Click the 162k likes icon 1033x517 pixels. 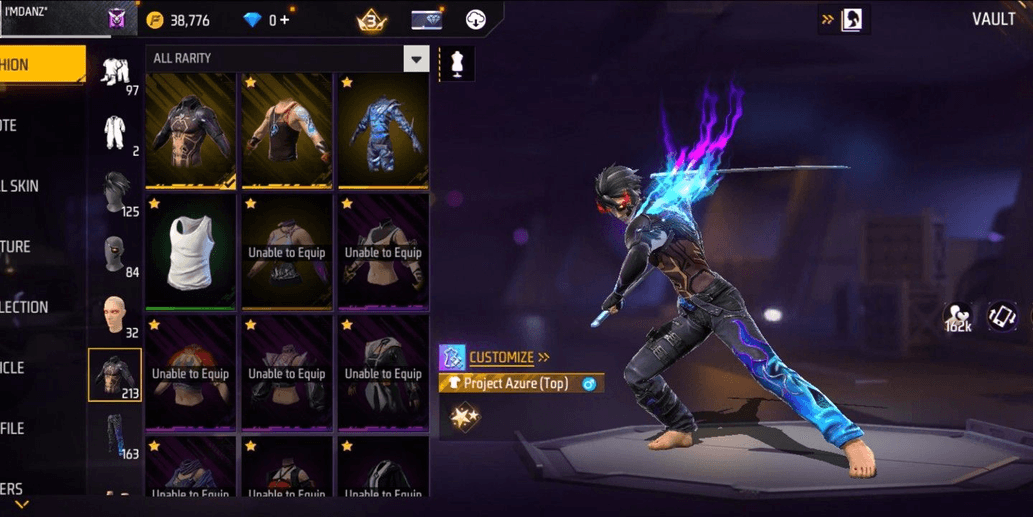tap(958, 318)
